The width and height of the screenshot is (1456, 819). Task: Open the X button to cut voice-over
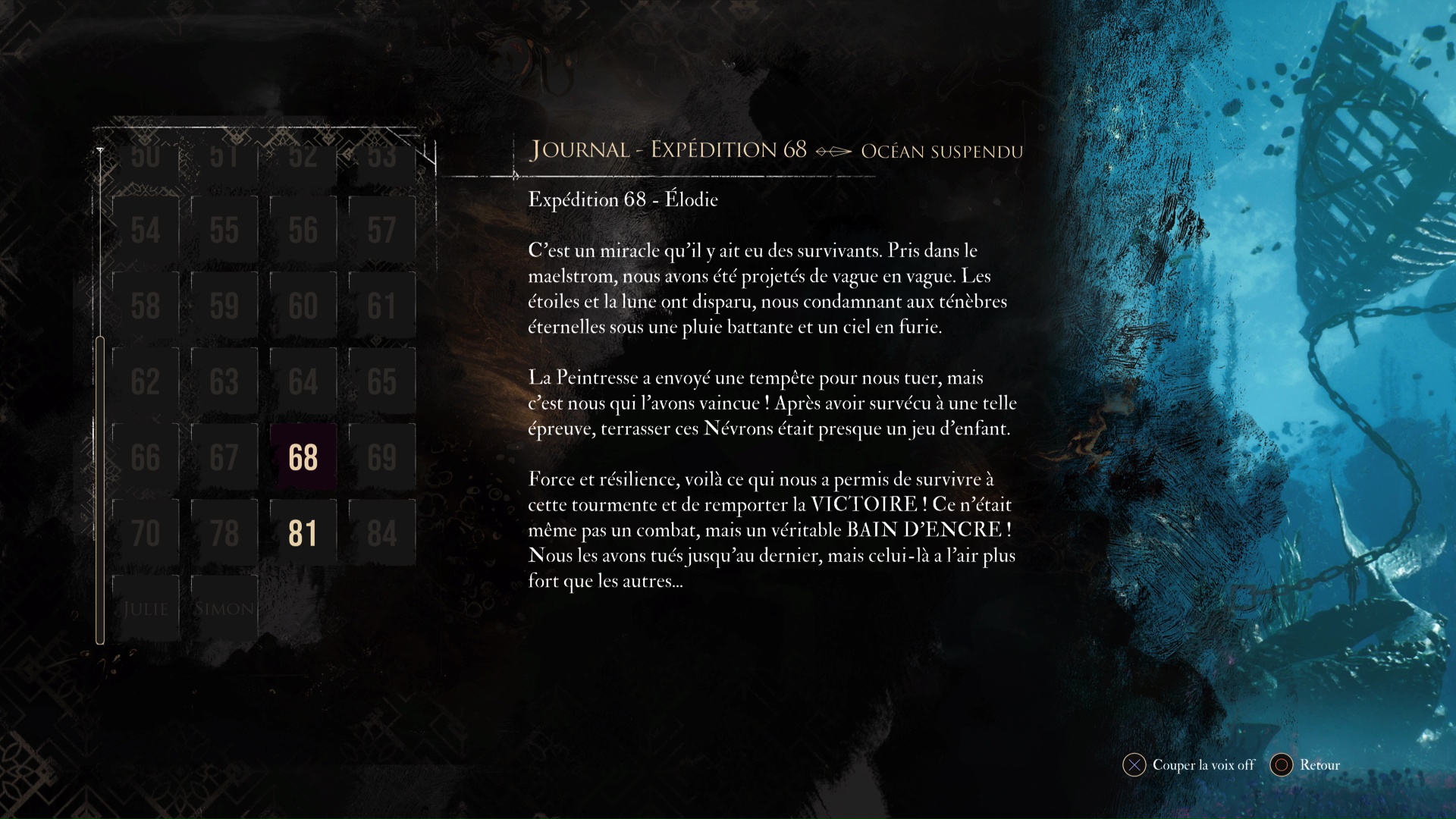pos(1134,766)
